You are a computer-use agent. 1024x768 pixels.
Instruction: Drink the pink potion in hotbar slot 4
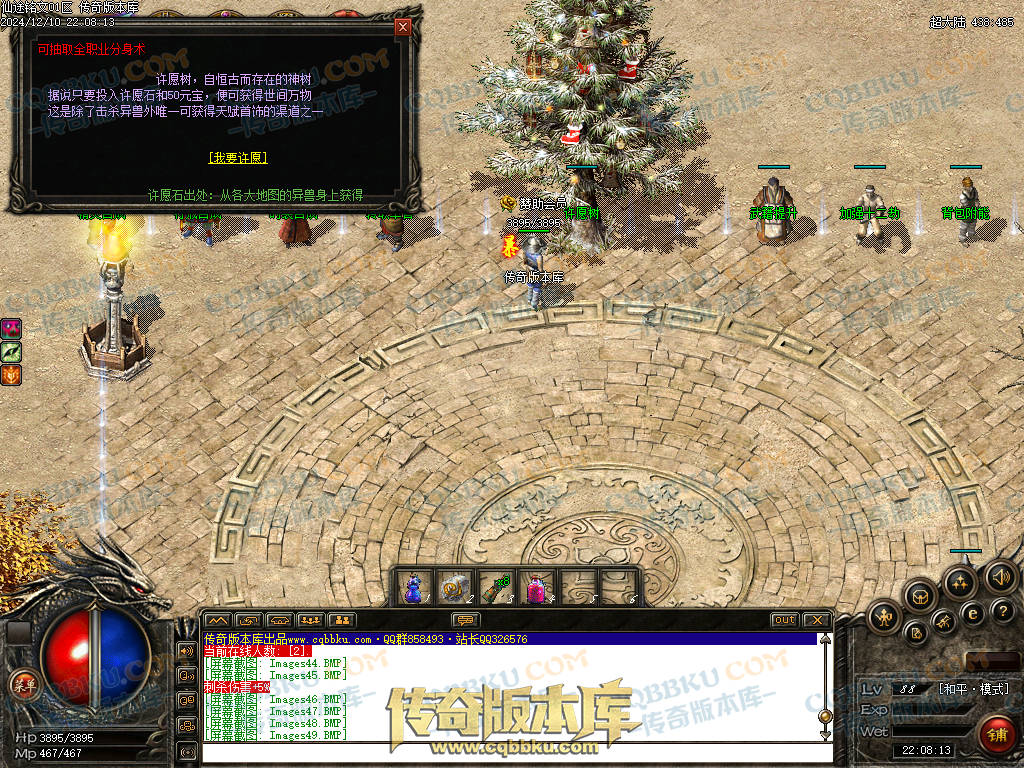[536, 588]
